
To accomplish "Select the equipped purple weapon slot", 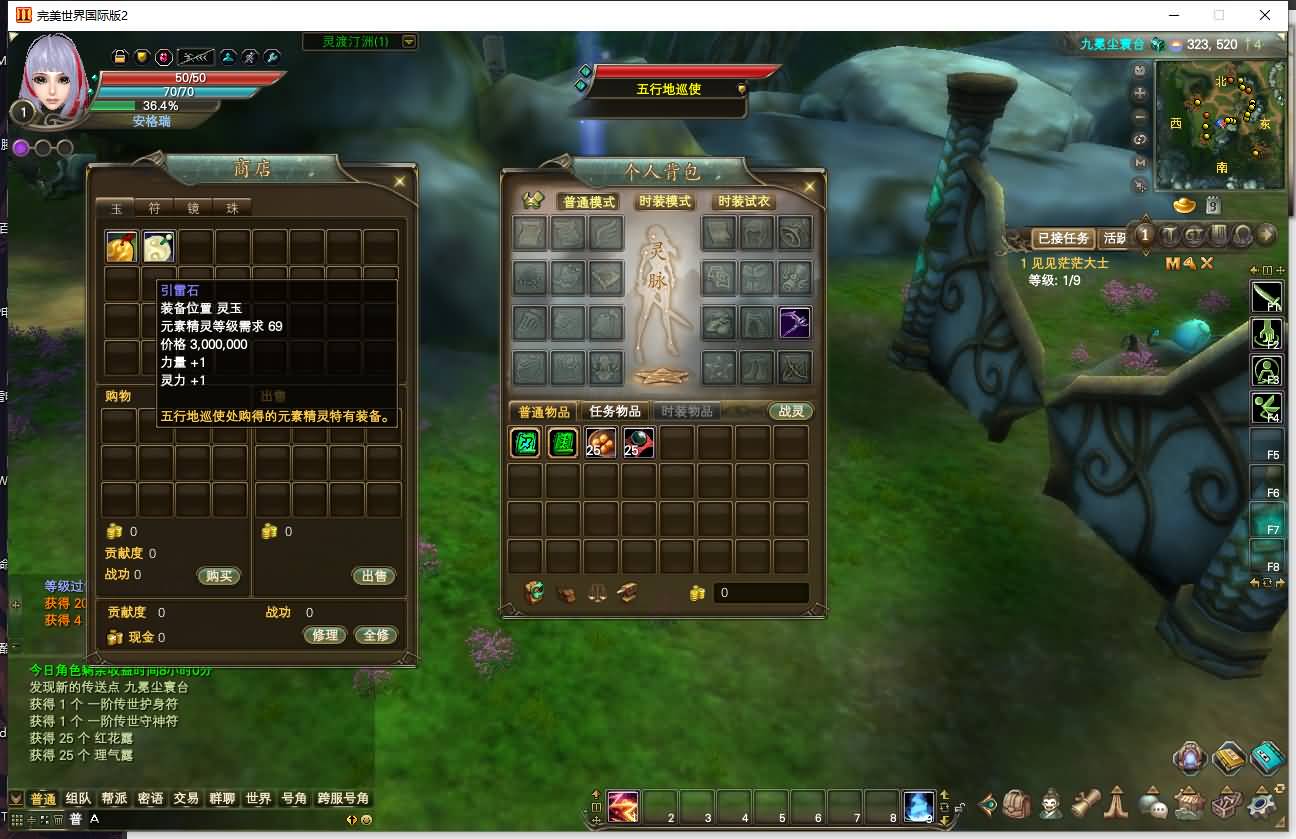I will (x=794, y=323).
